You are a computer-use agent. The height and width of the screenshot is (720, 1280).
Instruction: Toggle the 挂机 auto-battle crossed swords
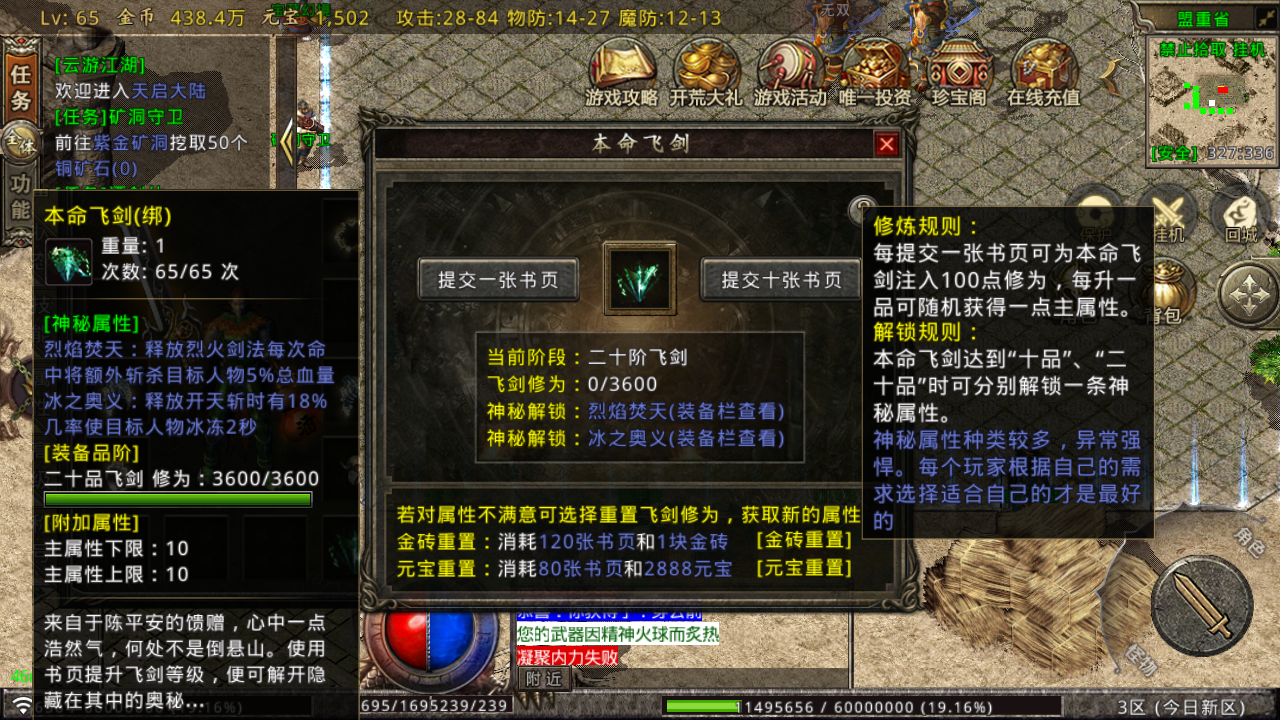pyautogui.click(x=1168, y=213)
